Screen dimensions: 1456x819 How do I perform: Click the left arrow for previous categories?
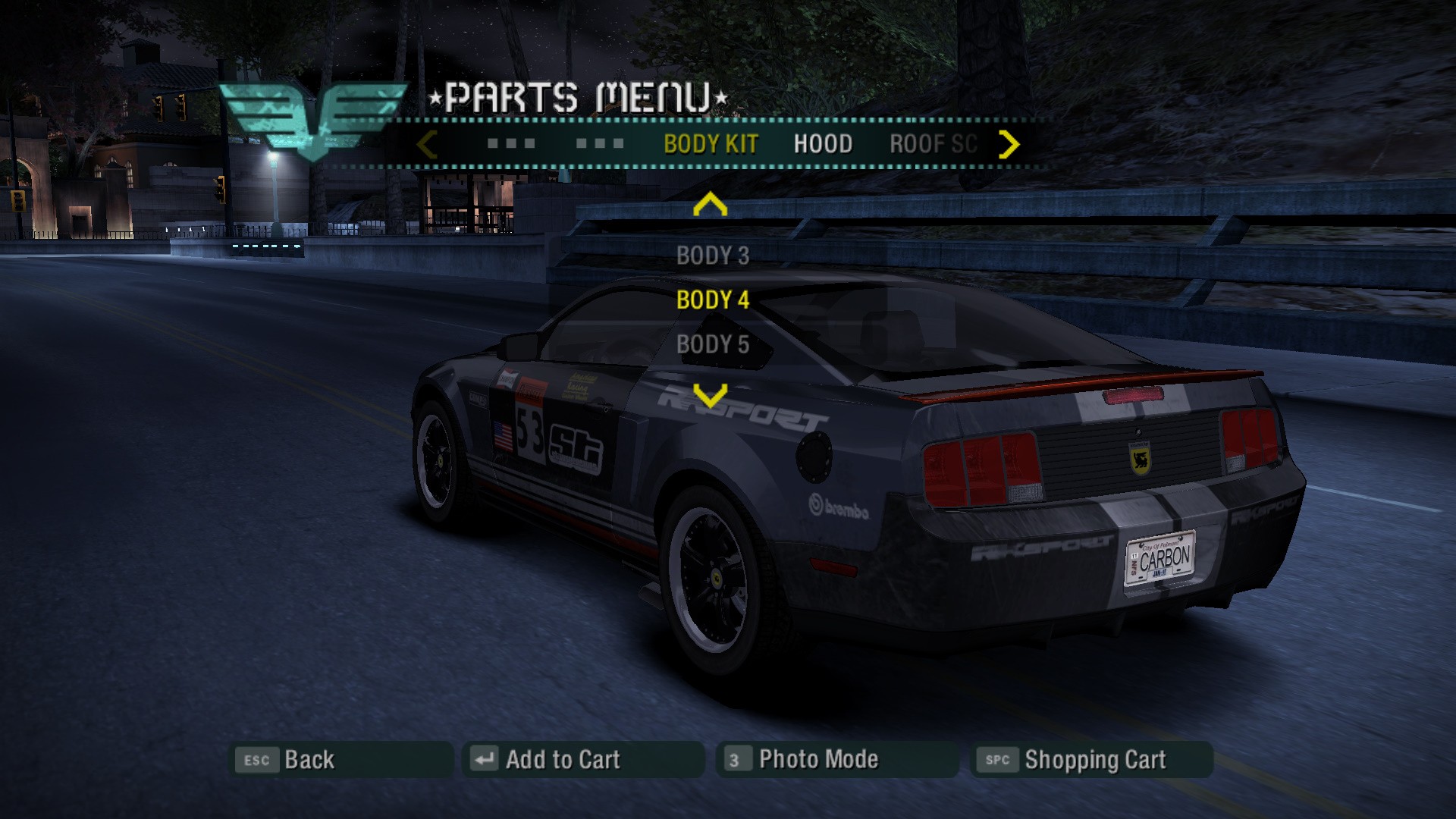[x=427, y=144]
